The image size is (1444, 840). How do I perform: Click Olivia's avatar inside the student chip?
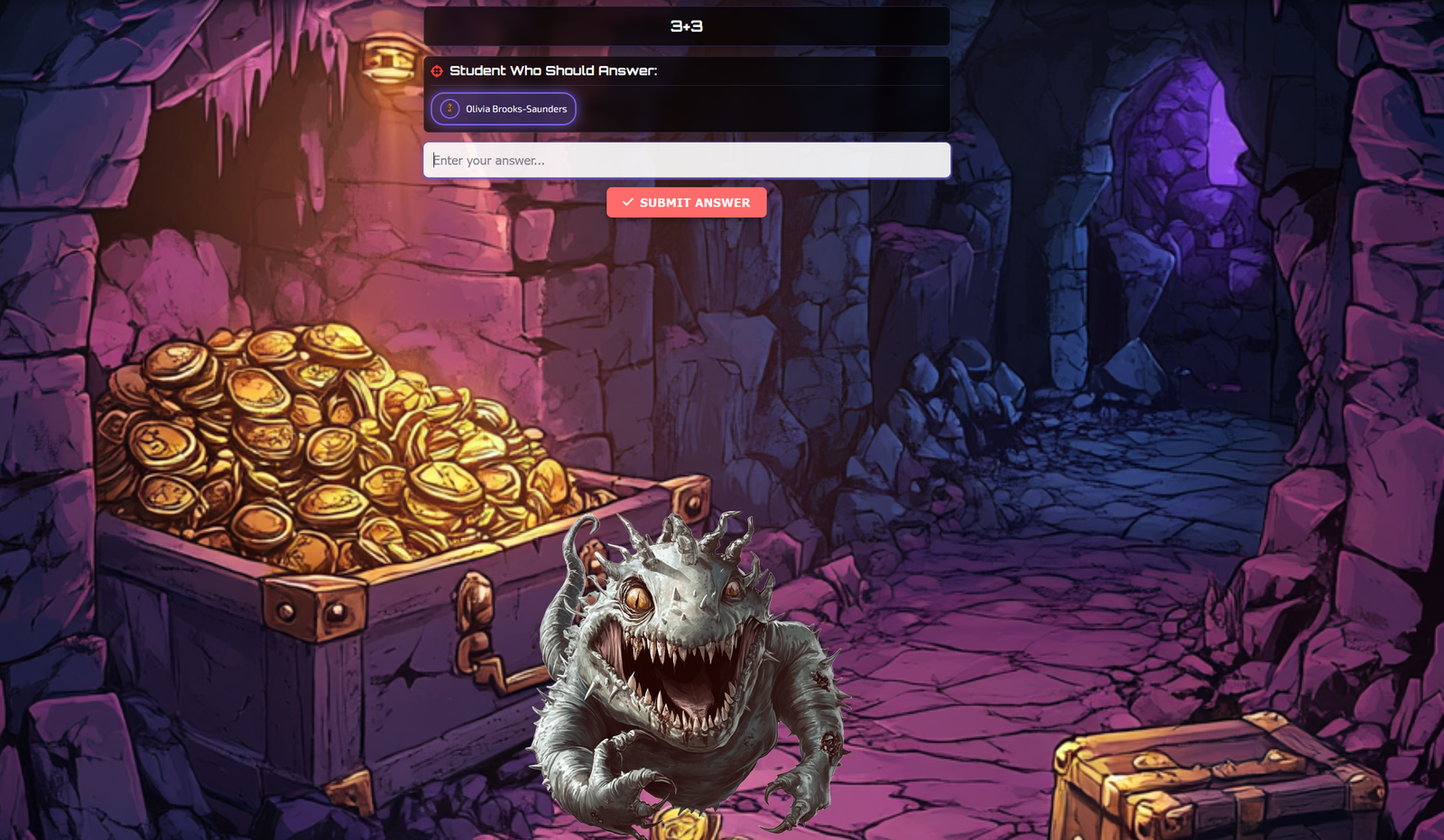coord(448,109)
